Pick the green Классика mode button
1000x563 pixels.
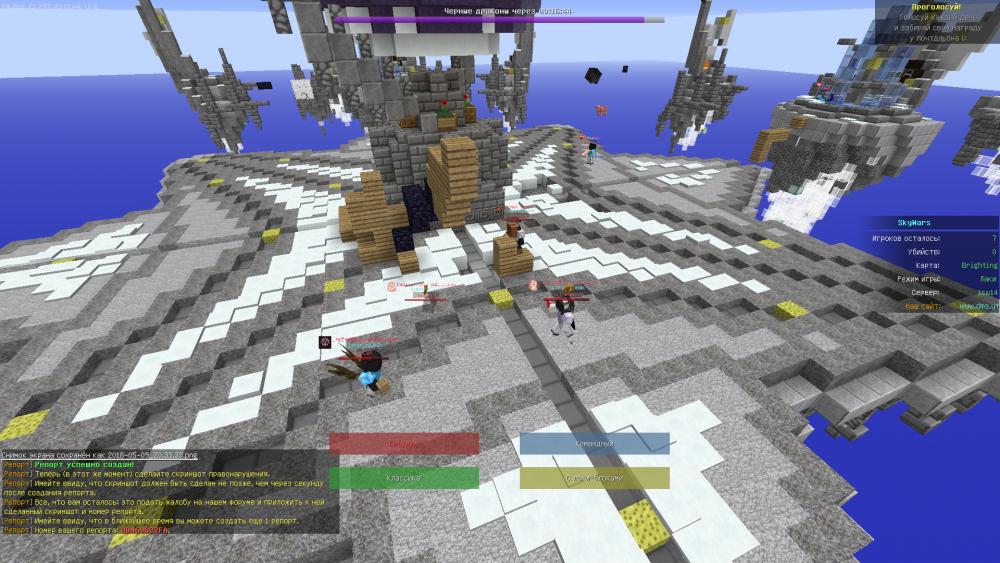(x=404, y=478)
